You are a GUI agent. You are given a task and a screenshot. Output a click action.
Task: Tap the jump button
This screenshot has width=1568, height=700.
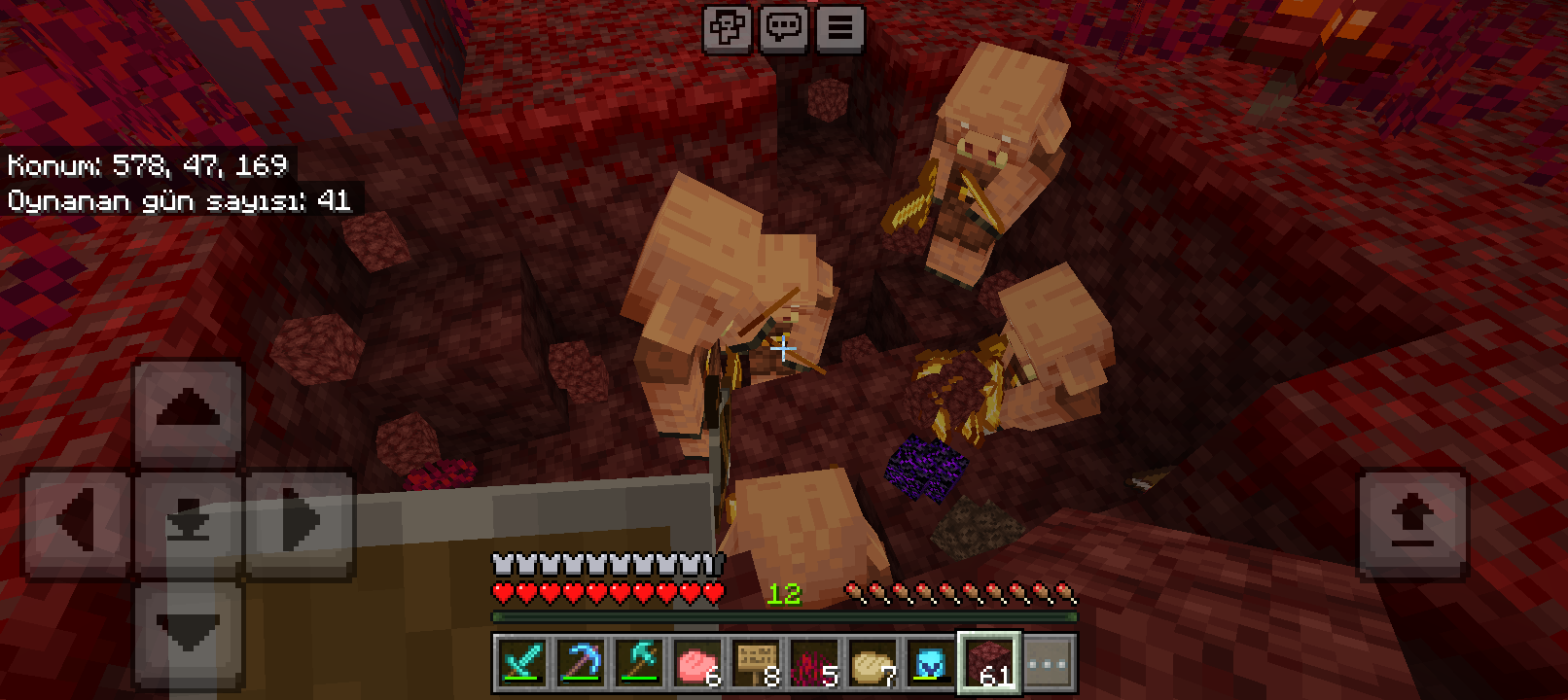click(x=1412, y=525)
